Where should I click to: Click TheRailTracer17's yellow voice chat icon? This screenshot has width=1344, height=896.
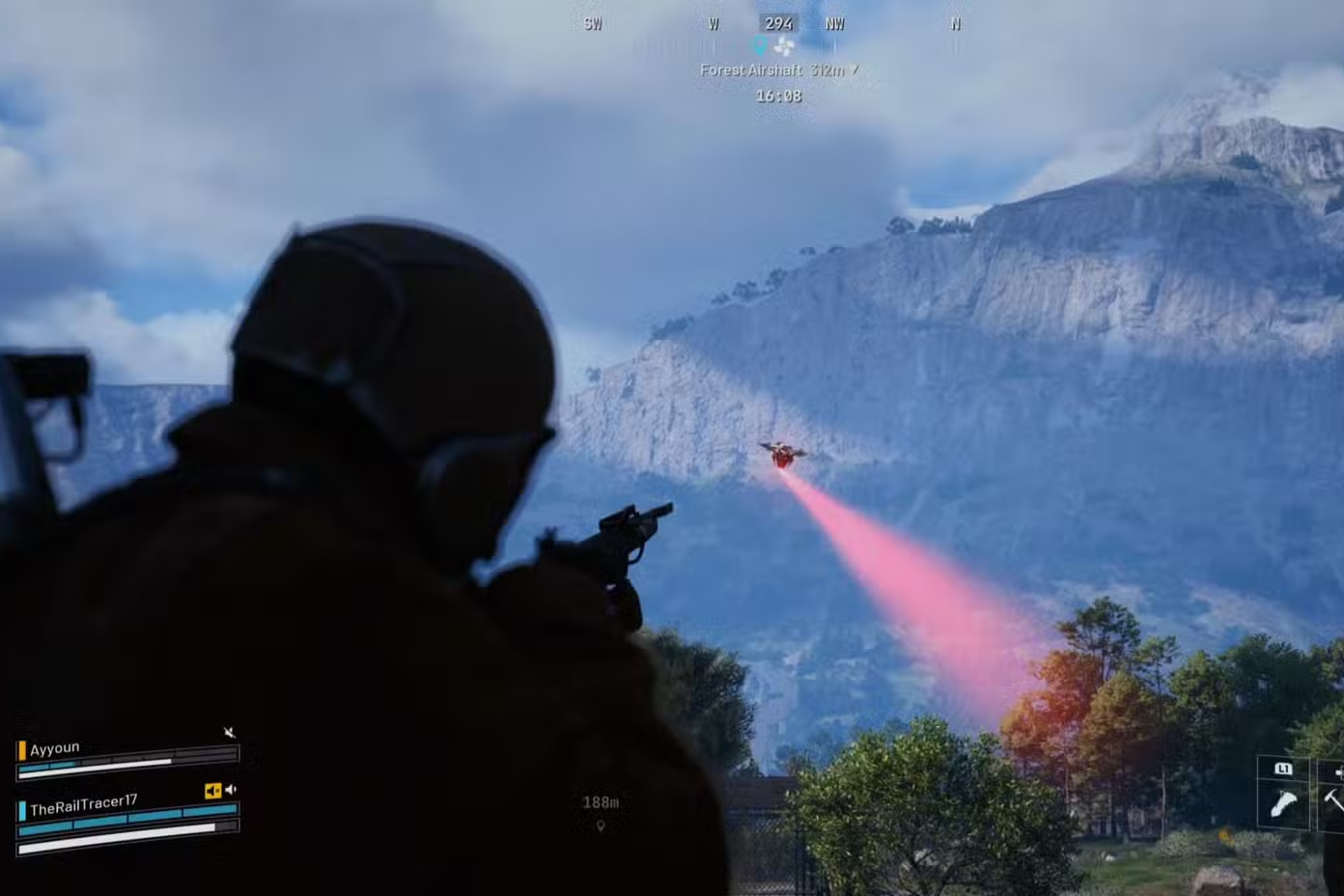[x=212, y=791]
